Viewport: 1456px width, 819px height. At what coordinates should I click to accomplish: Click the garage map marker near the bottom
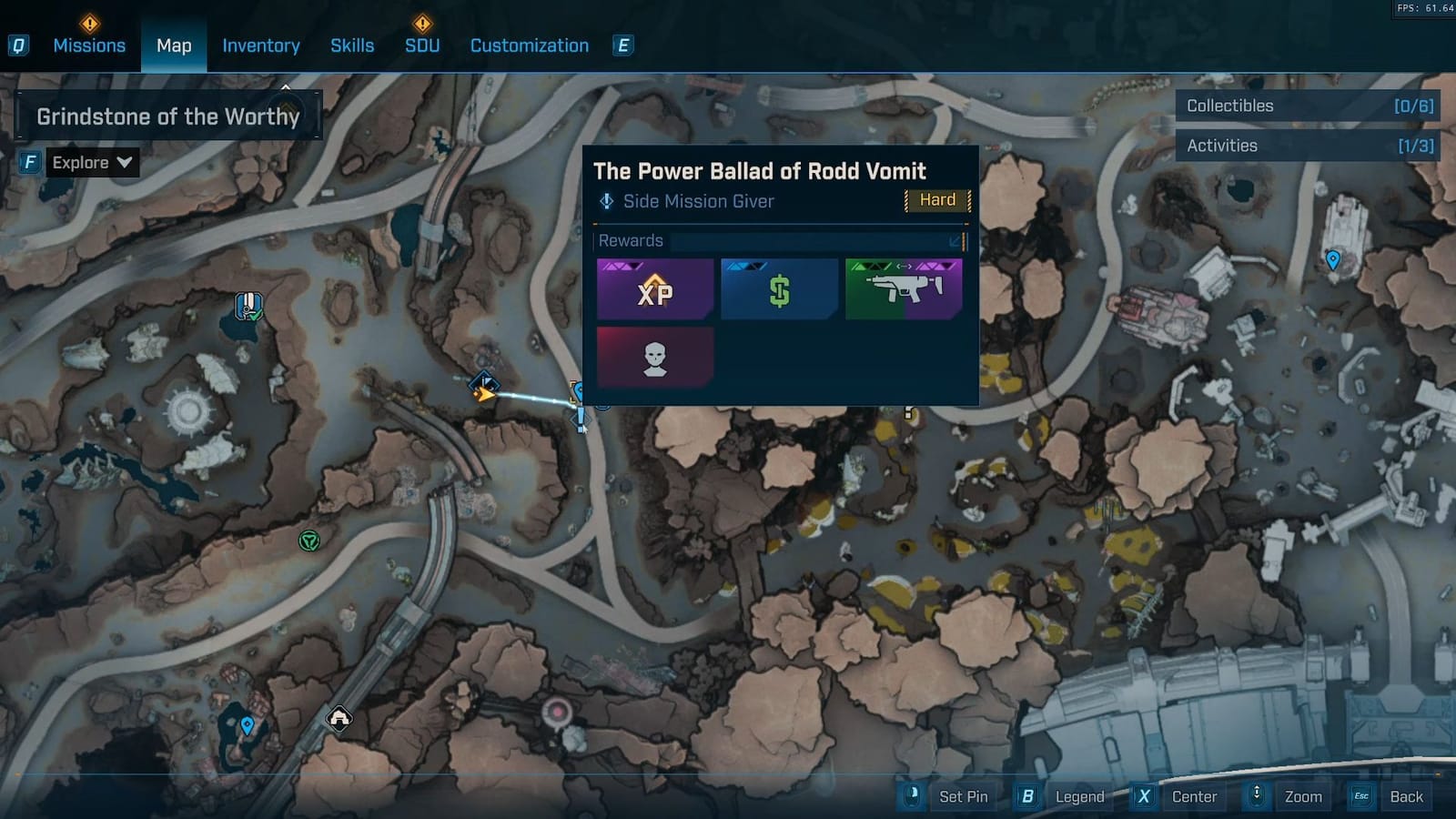pos(339,720)
